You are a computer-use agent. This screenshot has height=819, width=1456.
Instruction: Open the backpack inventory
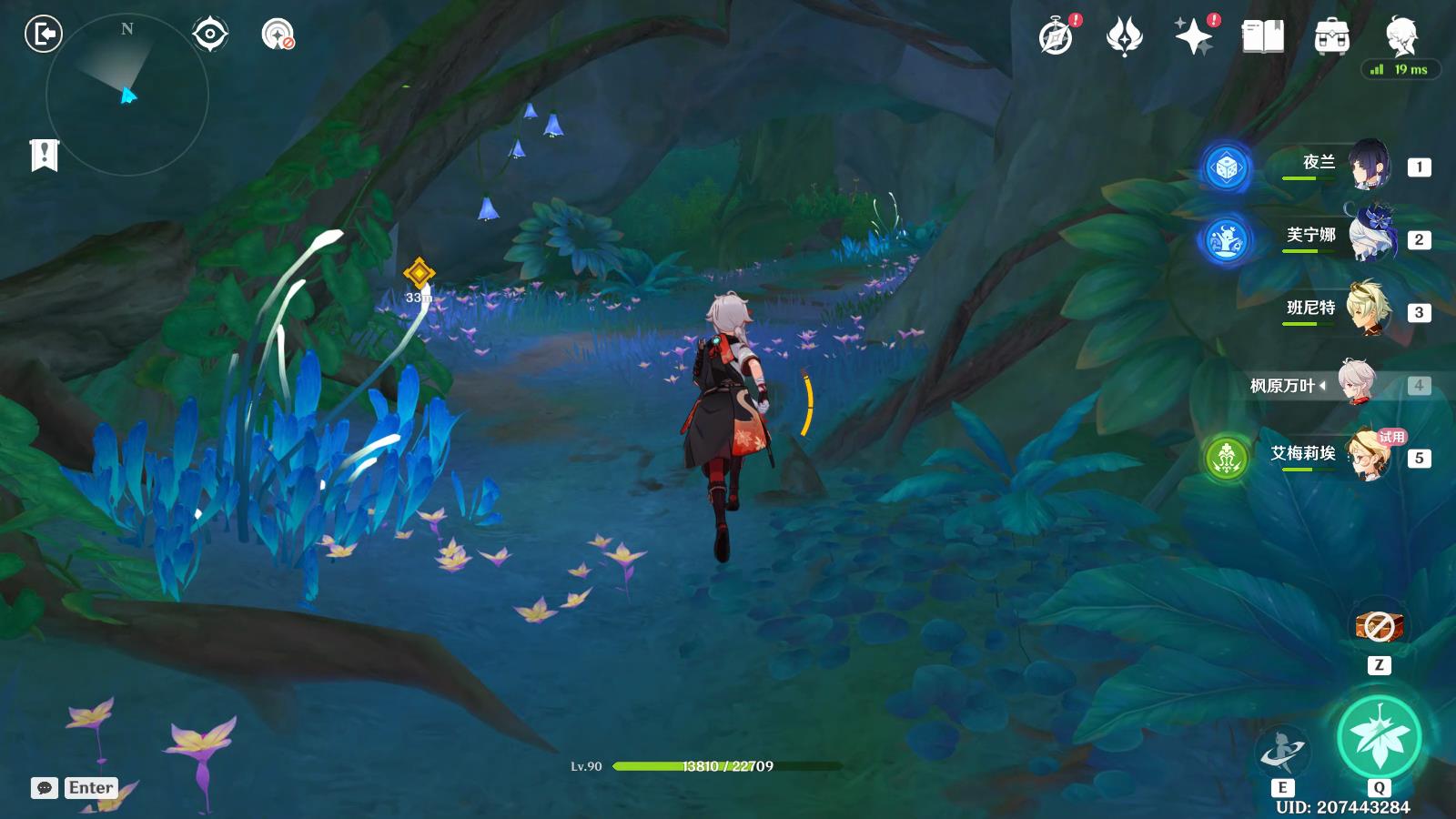point(1331,37)
